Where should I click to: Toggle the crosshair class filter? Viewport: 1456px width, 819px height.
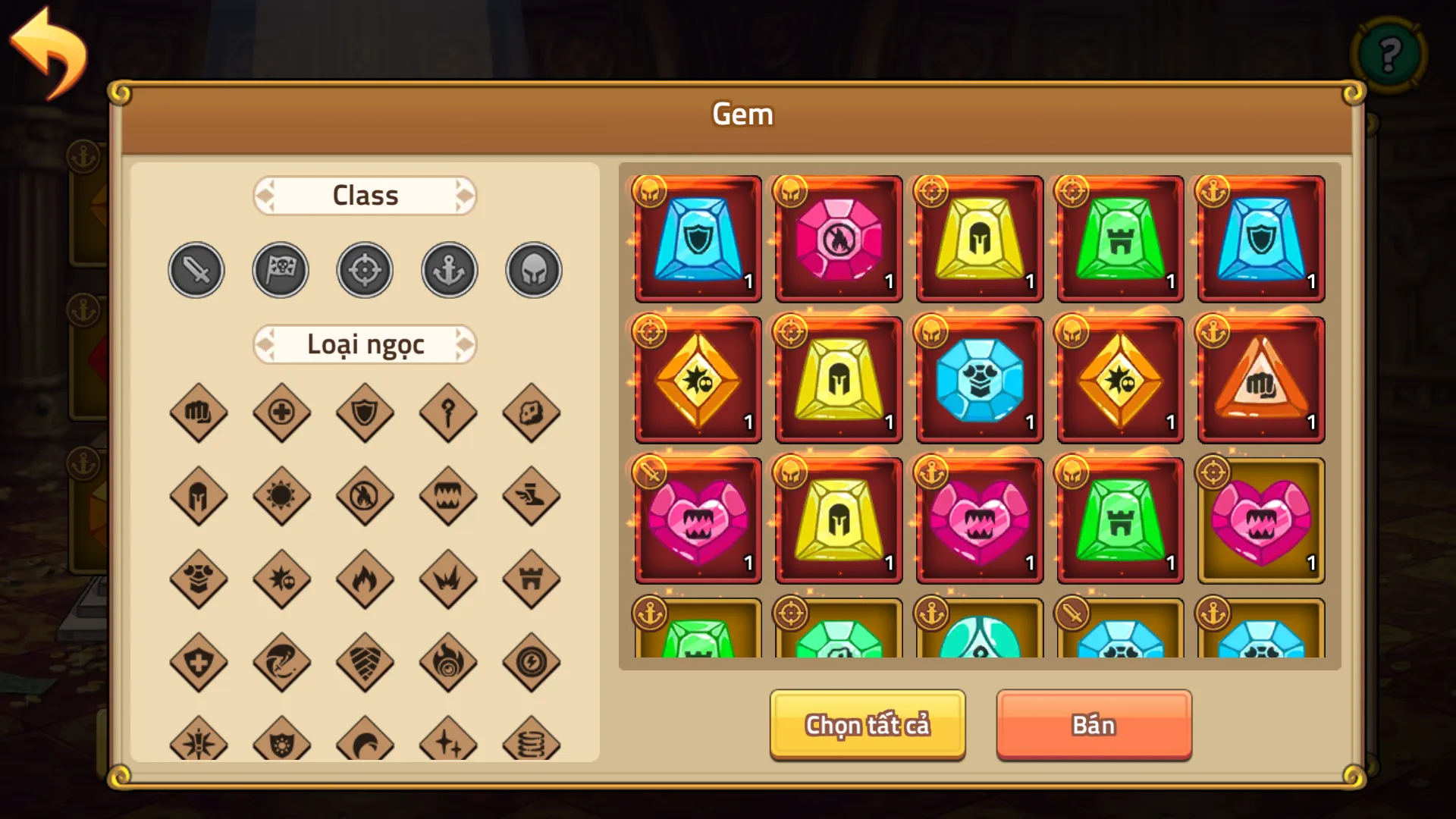[364, 269]
